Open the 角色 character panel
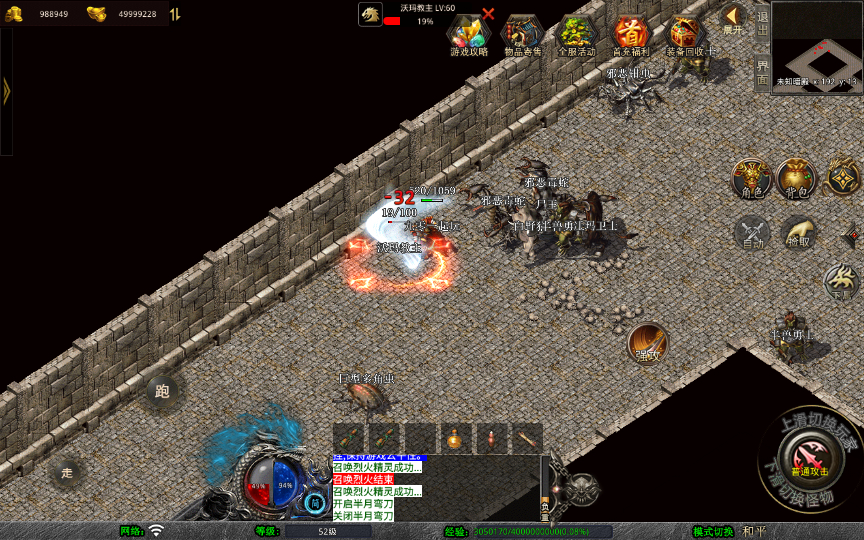 pyautogui.click(x=752, y=179)
